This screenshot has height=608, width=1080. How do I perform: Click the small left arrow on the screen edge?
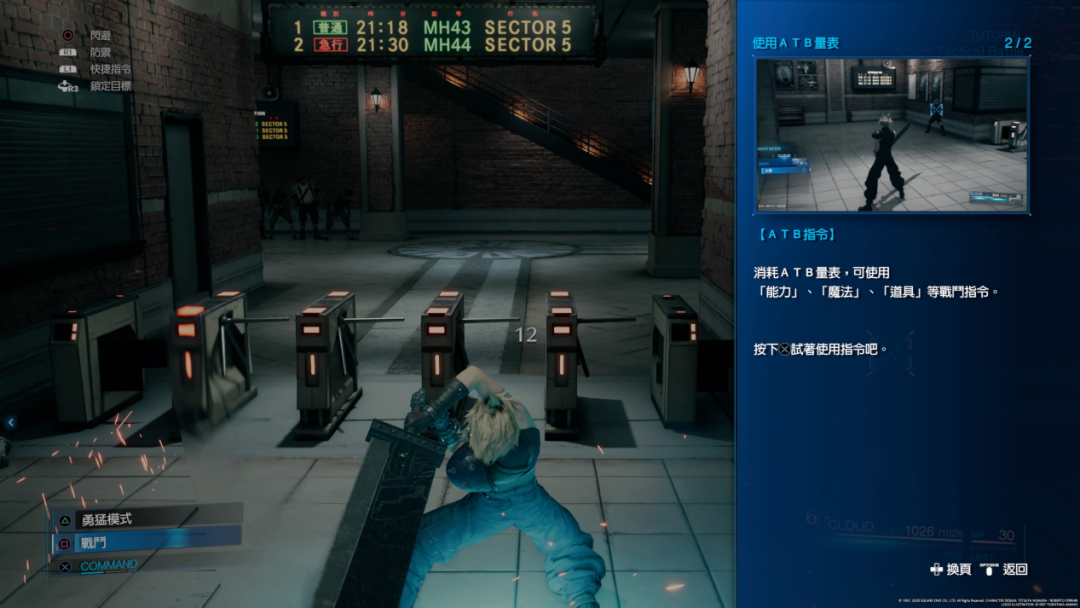point(11,423)
